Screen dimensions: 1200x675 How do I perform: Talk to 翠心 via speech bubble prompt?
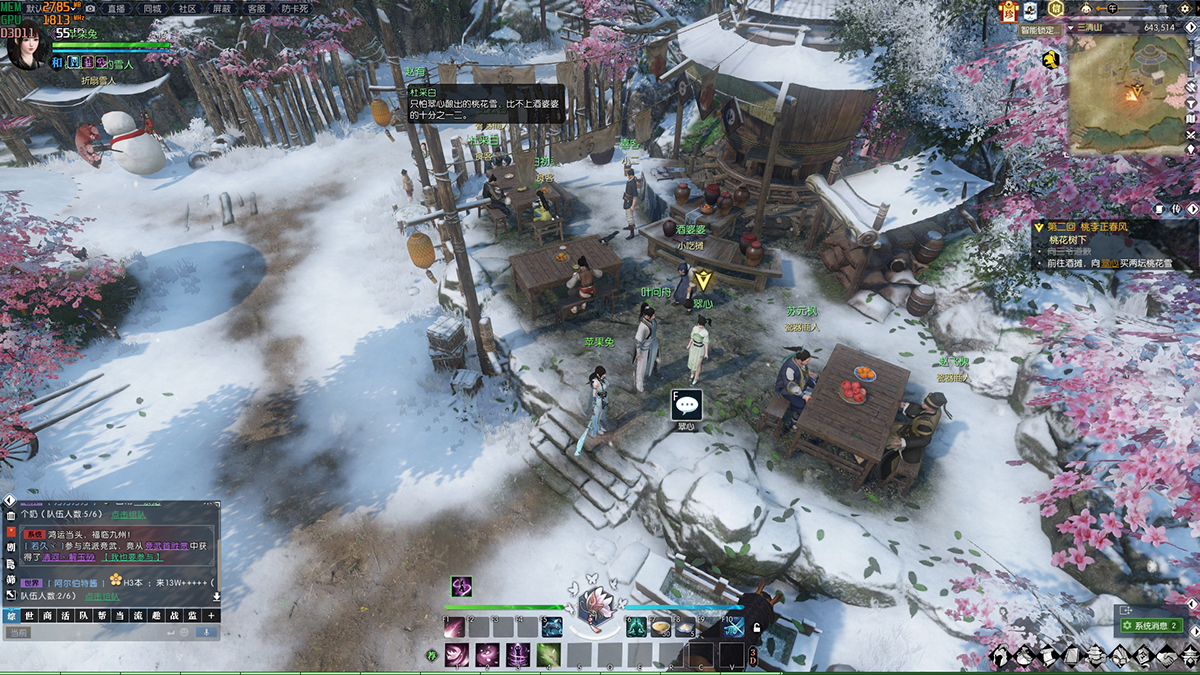click(x=686, y=405)
